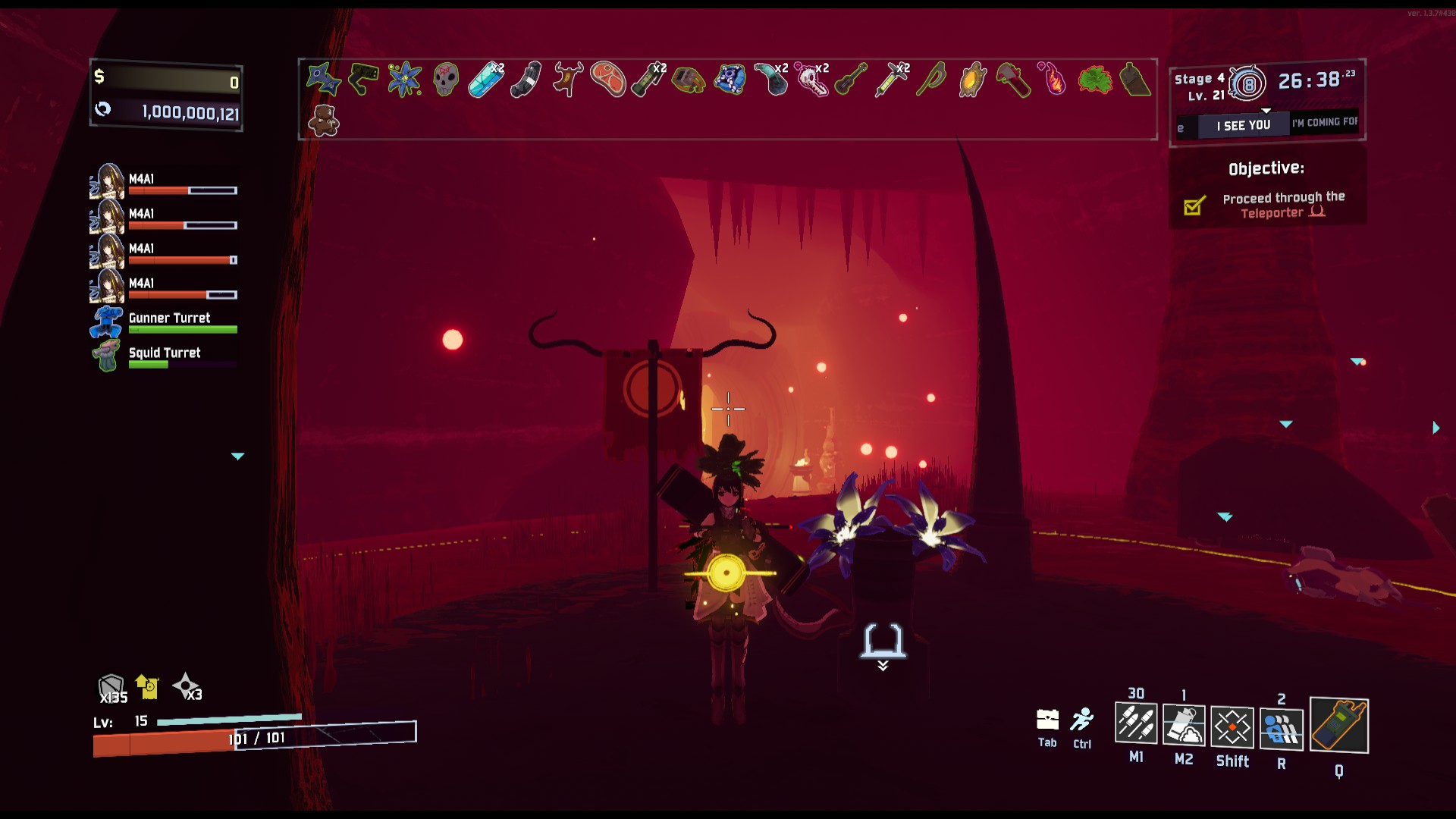Click the yellow banner buff icon
This screenshot has width=1456, height=819.
coord(147,686)
